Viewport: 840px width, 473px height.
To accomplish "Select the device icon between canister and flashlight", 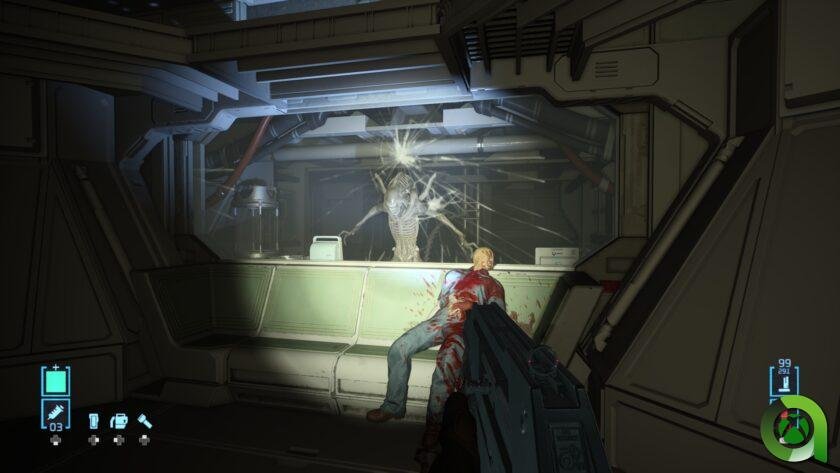I will click(x=118, y=421).
